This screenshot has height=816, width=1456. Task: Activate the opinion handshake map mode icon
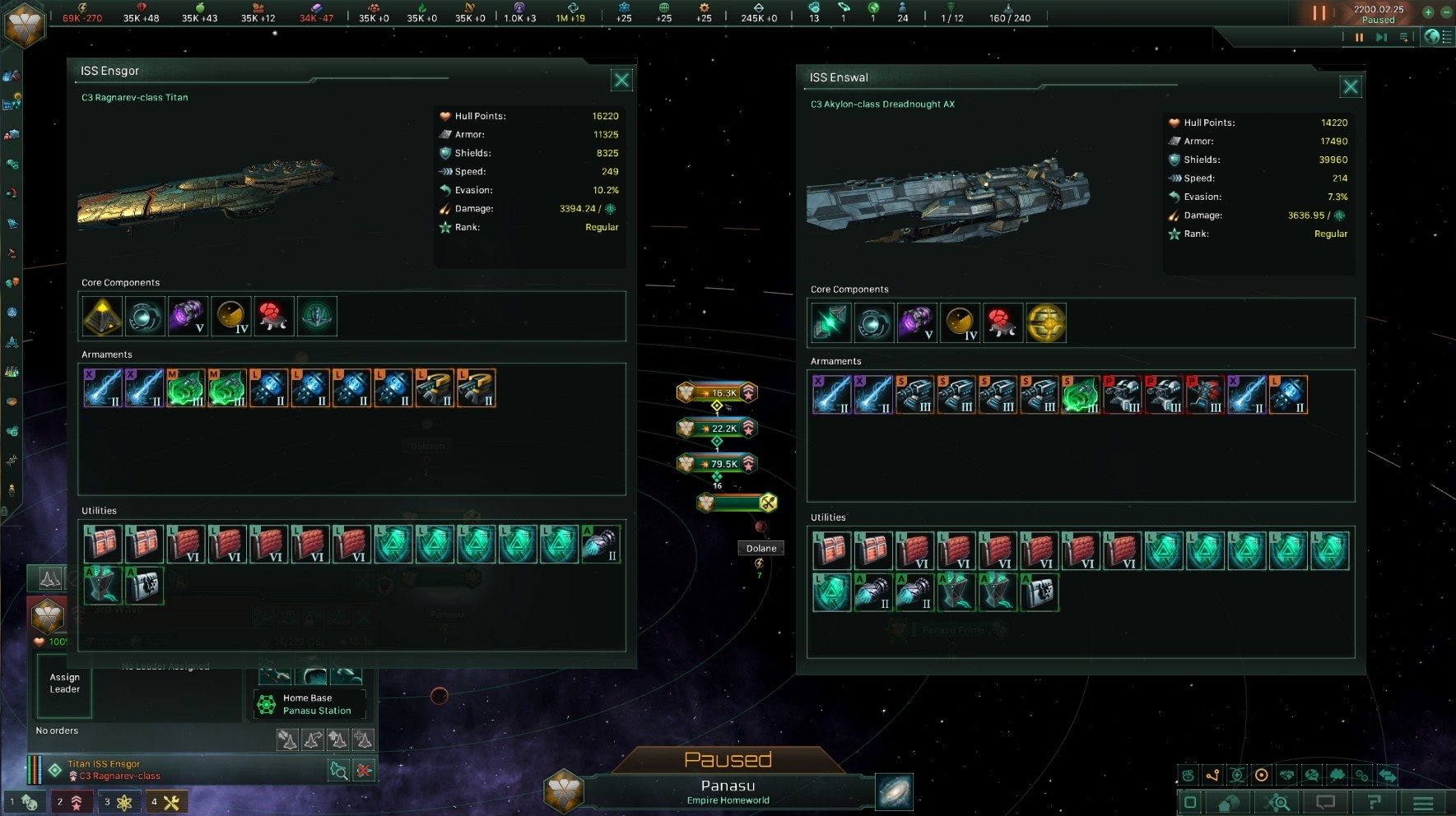tap(1287, 775)
